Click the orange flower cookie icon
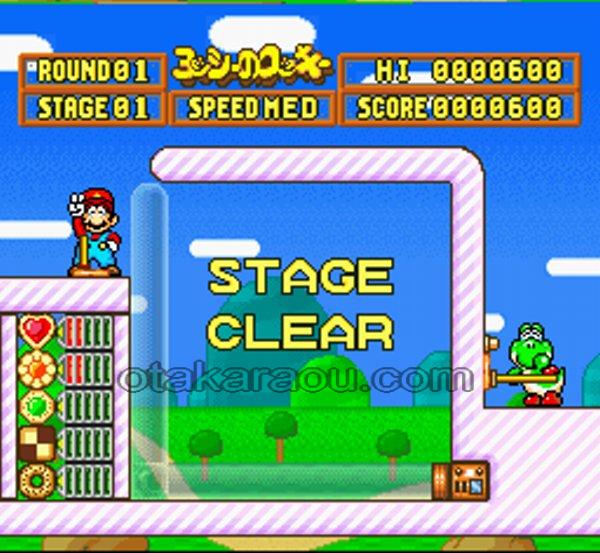Image resolution: width=600 pixels, height=553 pixels. 36,368
